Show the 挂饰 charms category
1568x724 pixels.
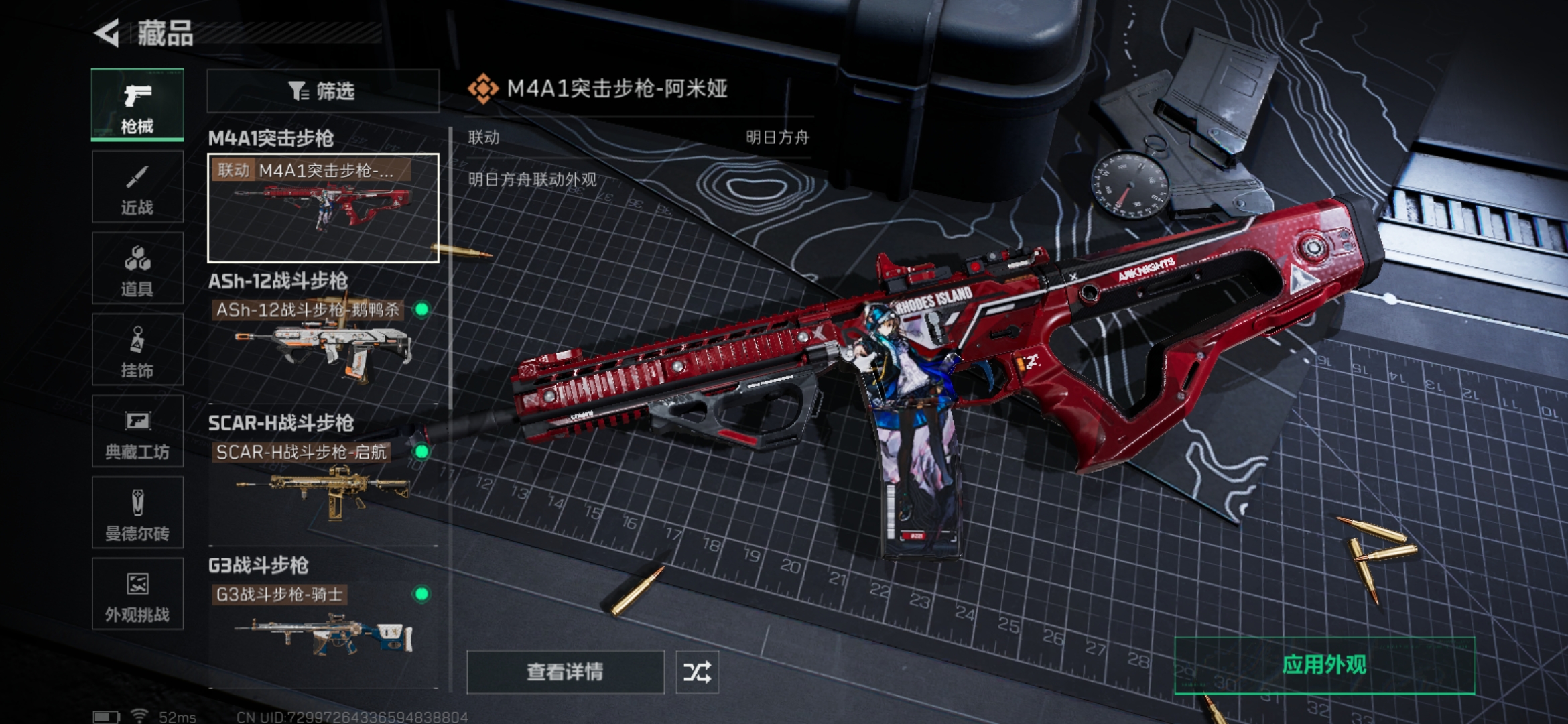click(137, 350)
